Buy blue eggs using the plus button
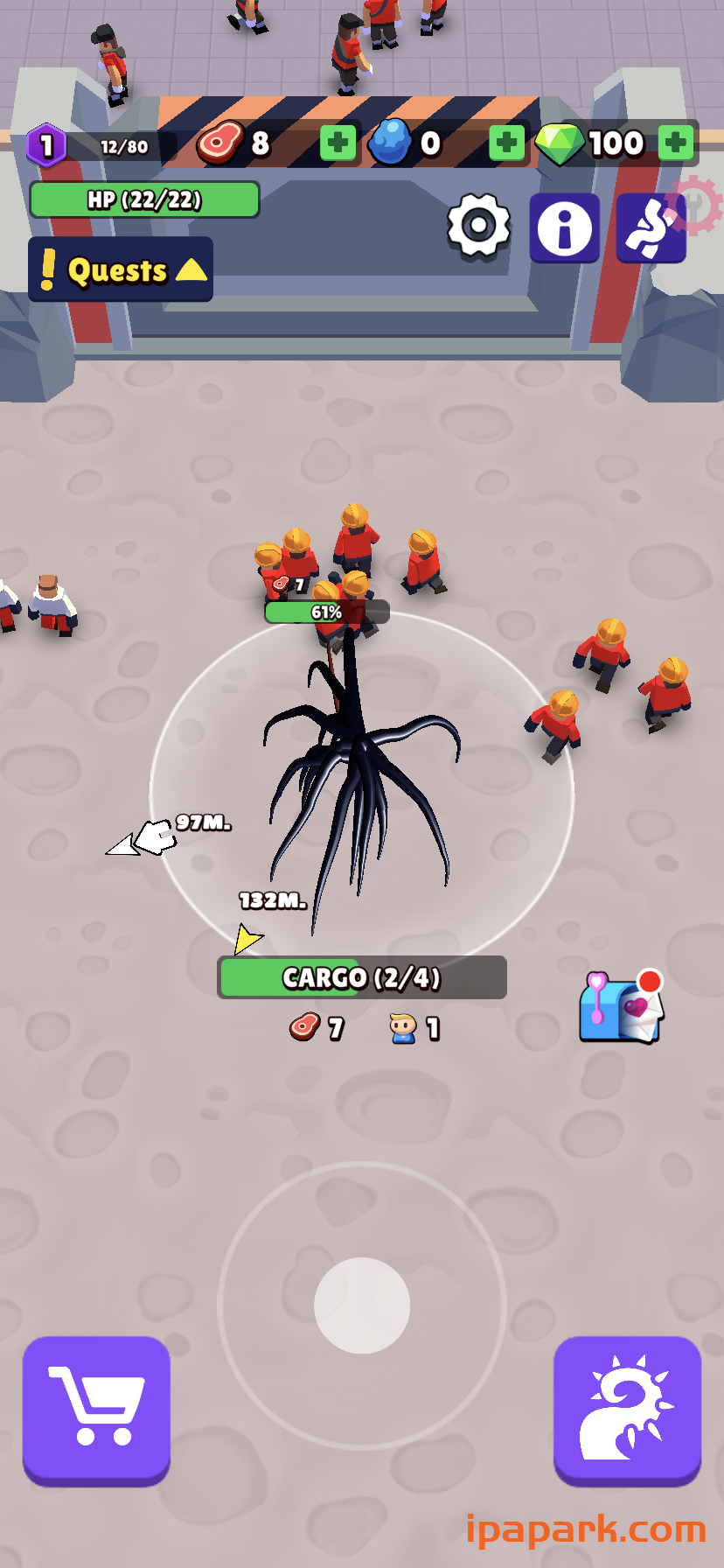 (x=506, y=143)
